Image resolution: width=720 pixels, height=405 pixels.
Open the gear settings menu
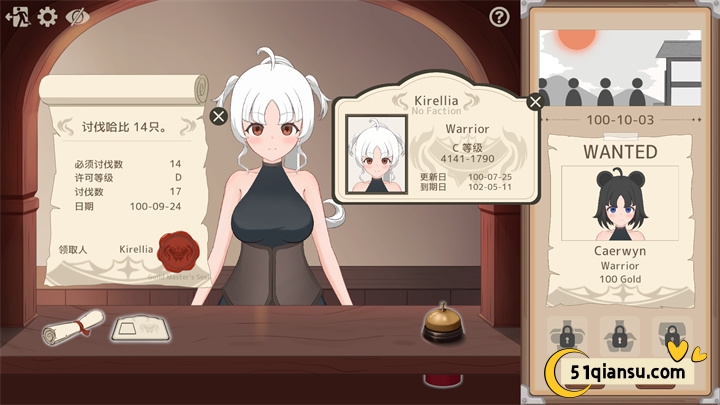(47, 16)
